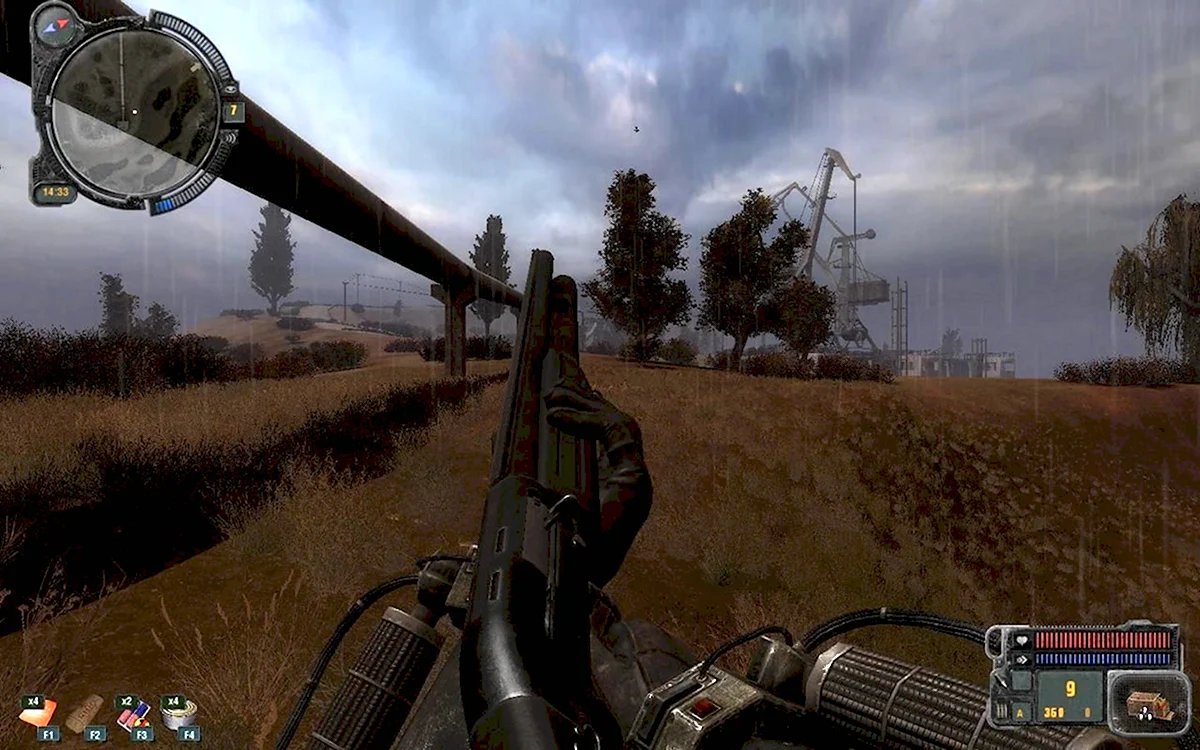
Task: Click the compass with red and blue arrows
Action: point(54,23)
